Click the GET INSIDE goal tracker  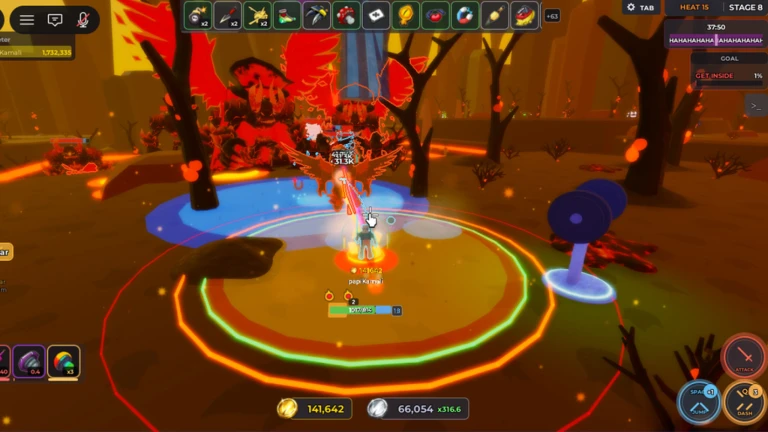[728, 75]
